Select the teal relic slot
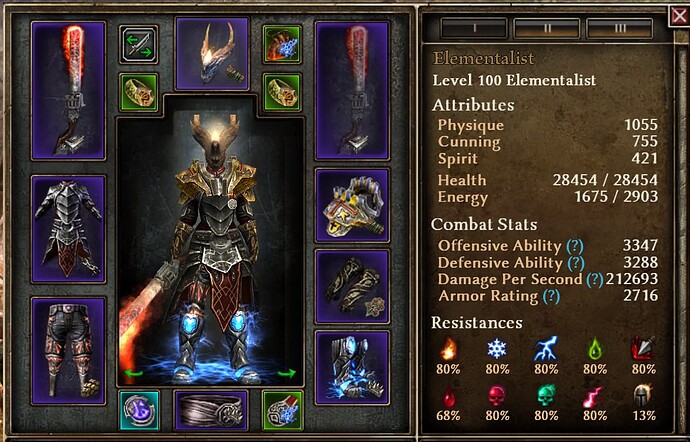Image resolution: width=690 pixels, height=442 pixels. point(138,410)
